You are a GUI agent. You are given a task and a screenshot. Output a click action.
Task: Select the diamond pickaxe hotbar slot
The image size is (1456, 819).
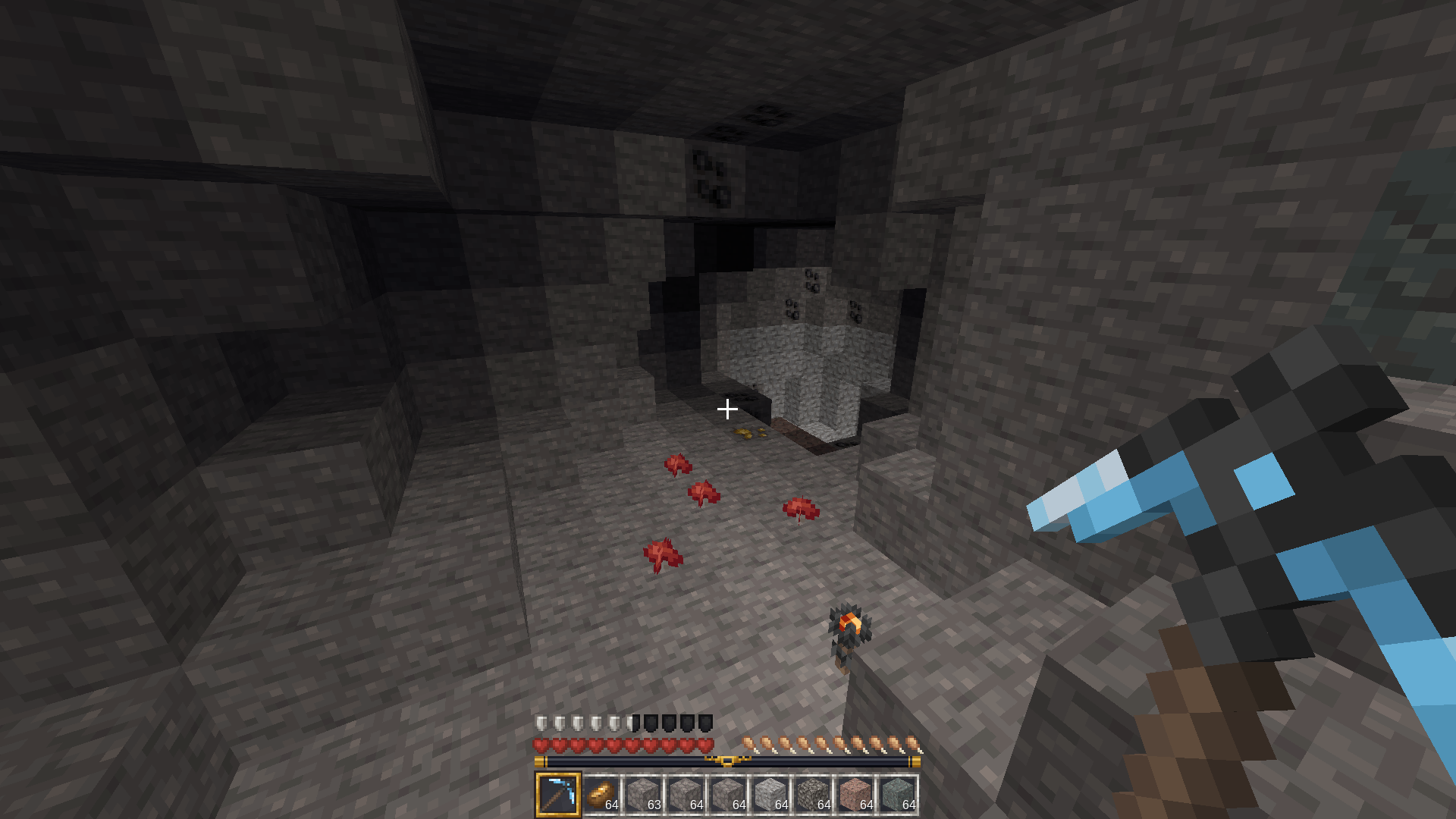[558, 794]
